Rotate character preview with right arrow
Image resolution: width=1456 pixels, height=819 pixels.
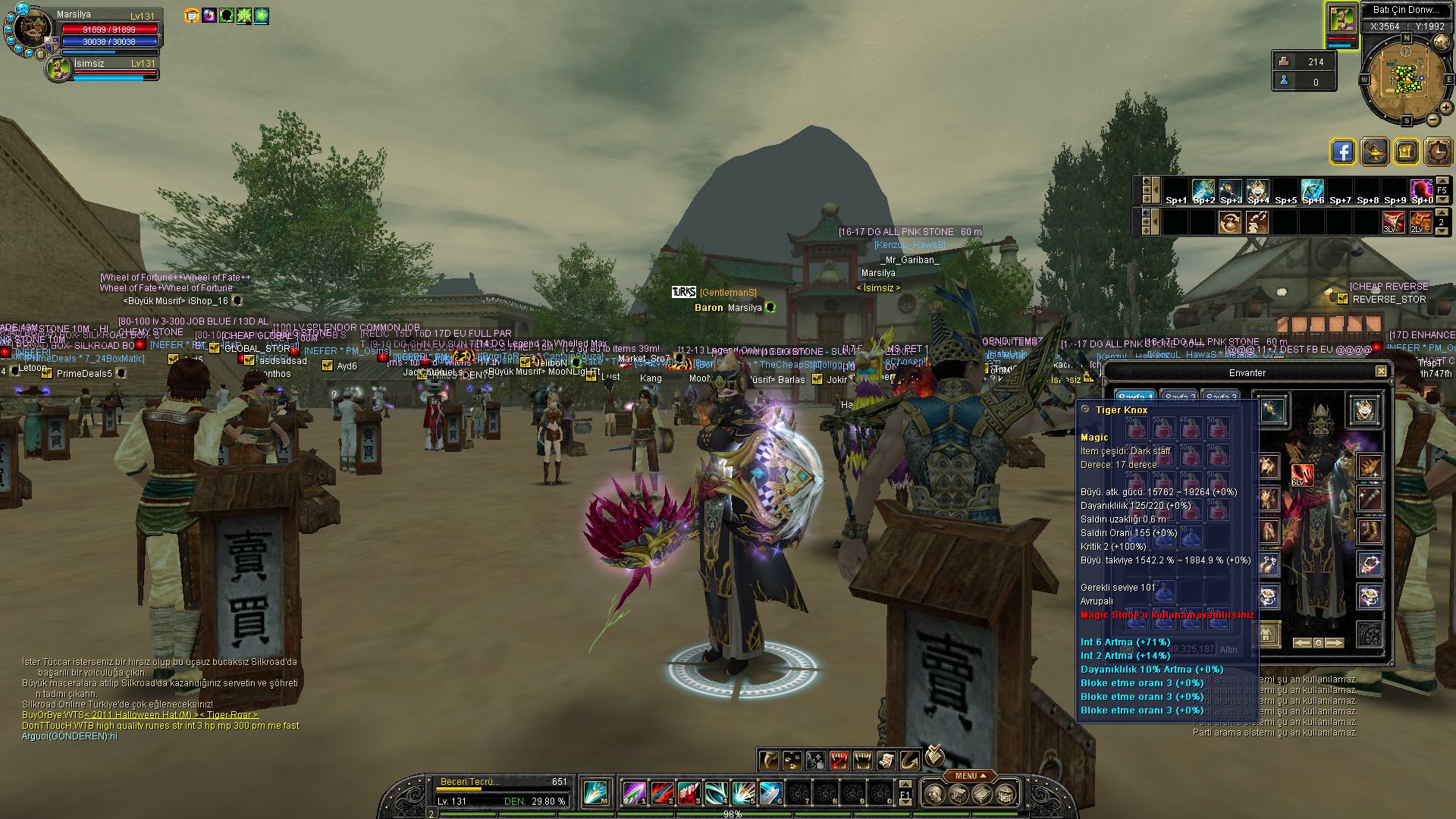1334,643
